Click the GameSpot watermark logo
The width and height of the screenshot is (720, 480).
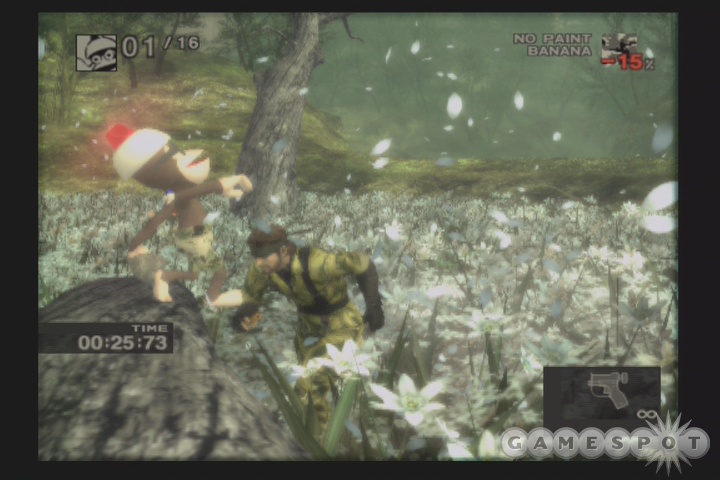[x=606, y=441]
